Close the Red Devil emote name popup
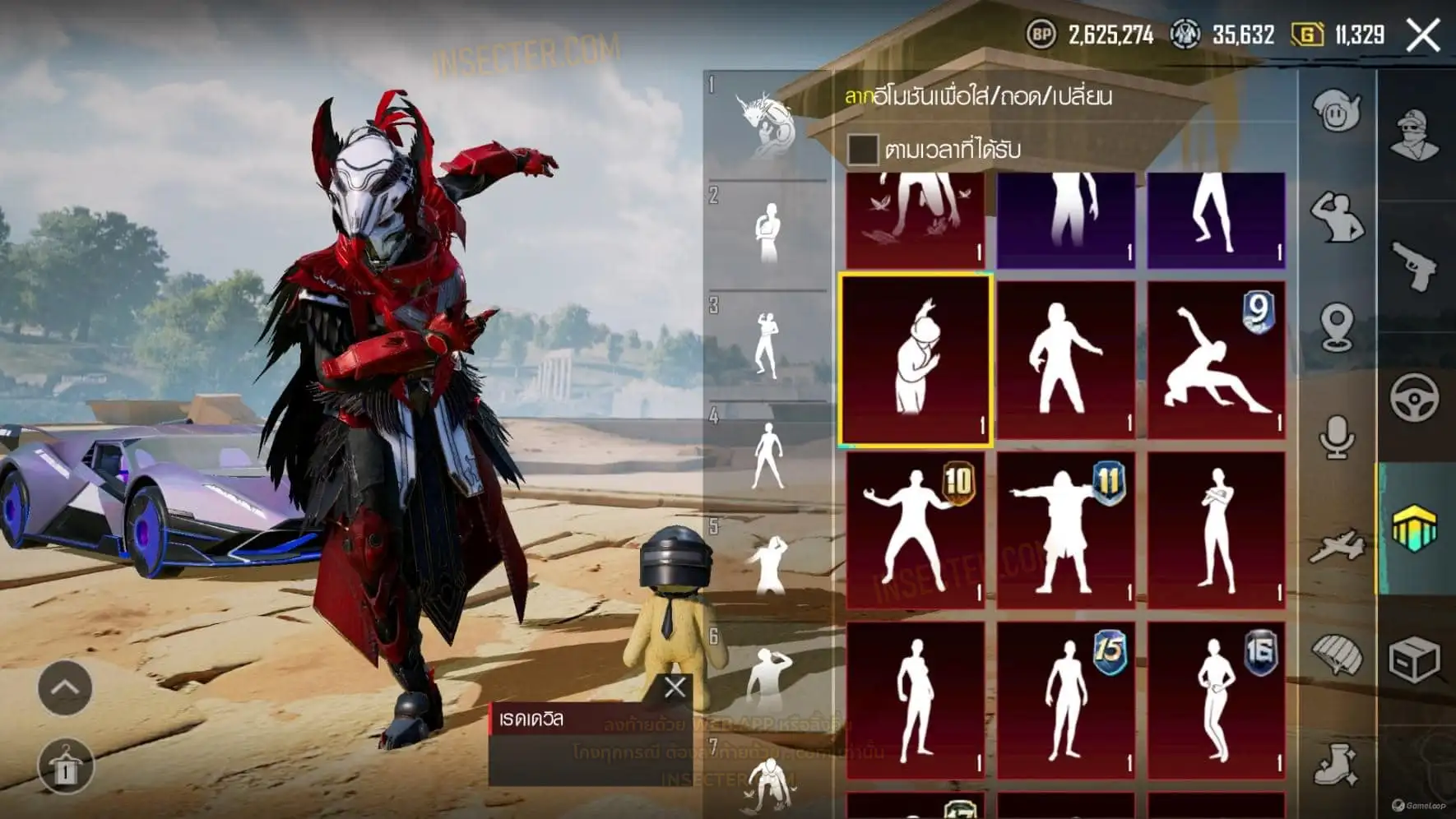The width and height of the screenshot is (1456, 819). 675,687
